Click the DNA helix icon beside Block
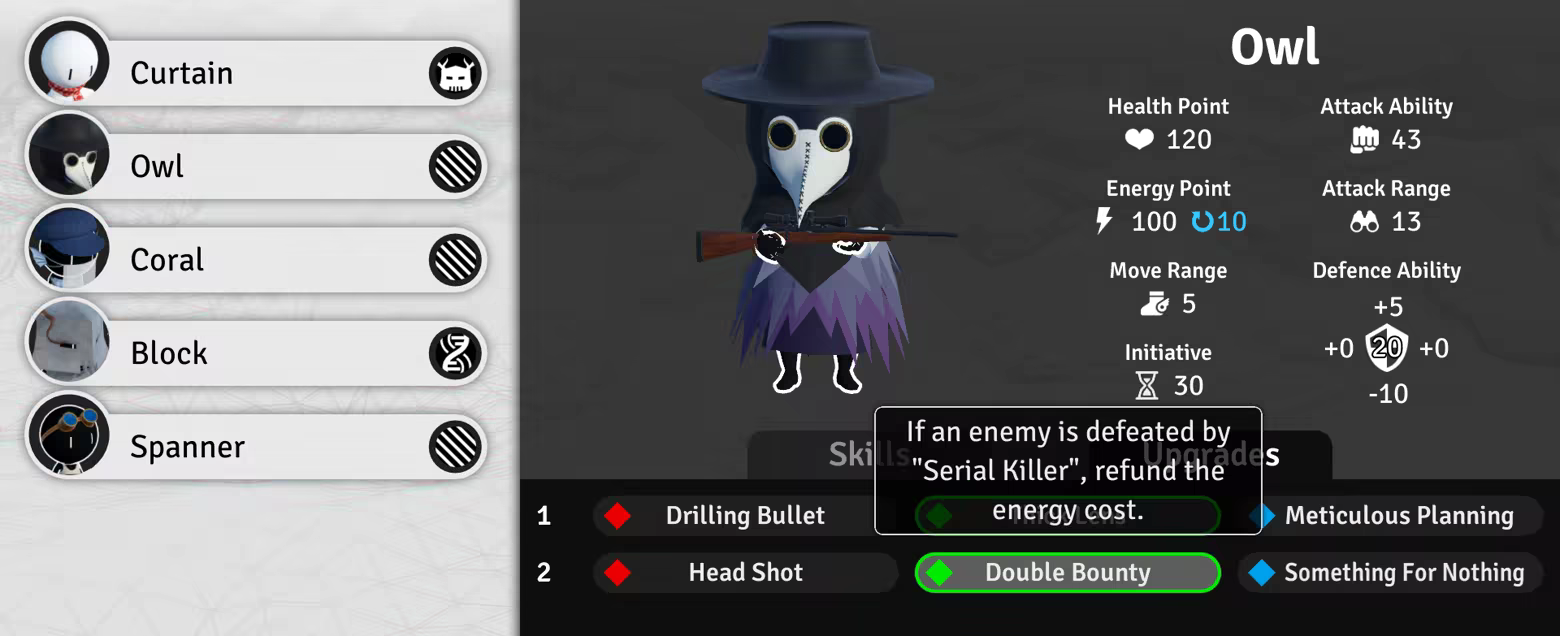The image size is (1560, 636). coord(456,353)
